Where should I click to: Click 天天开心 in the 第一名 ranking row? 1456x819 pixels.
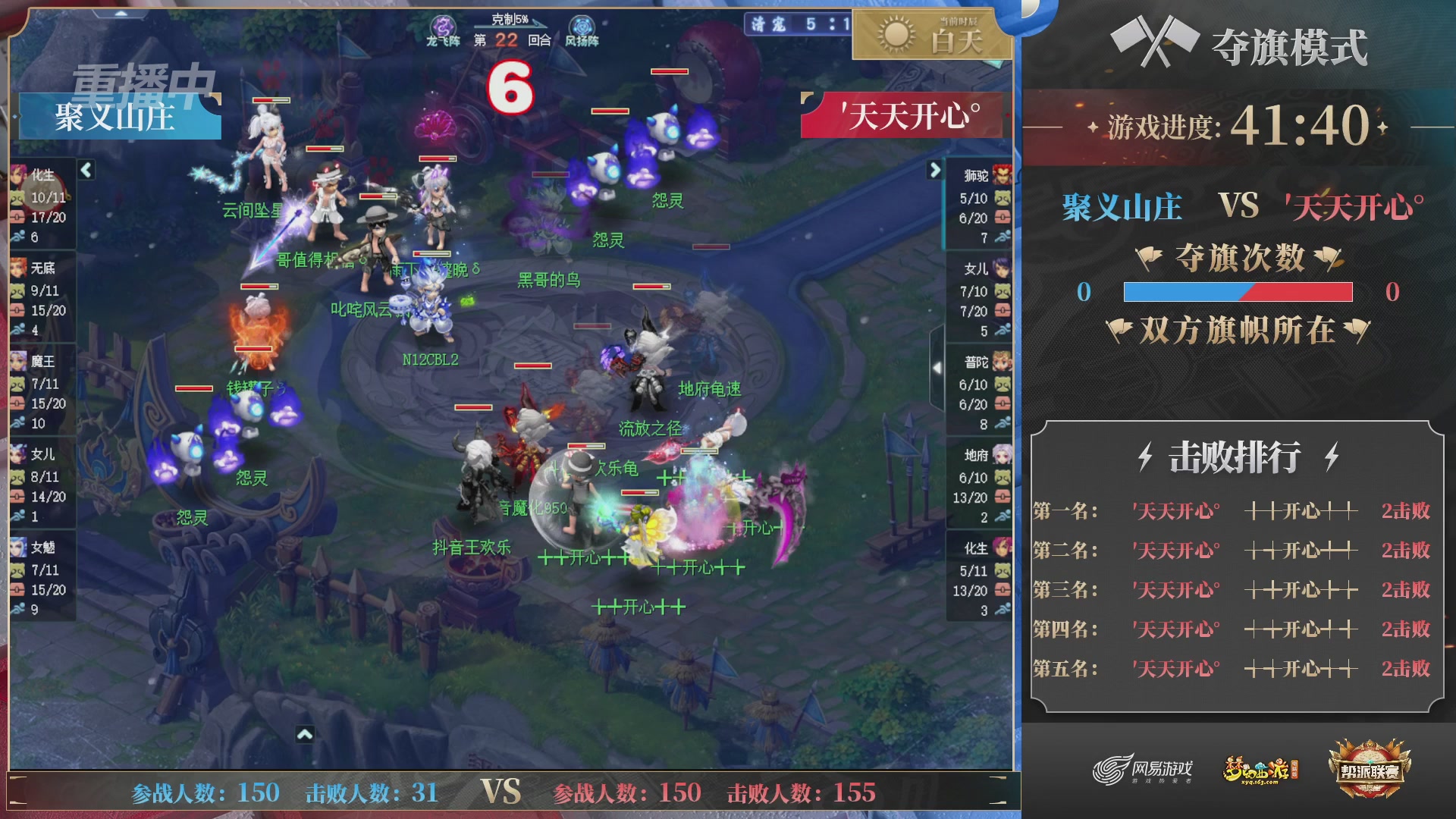tap(1175, 511)
